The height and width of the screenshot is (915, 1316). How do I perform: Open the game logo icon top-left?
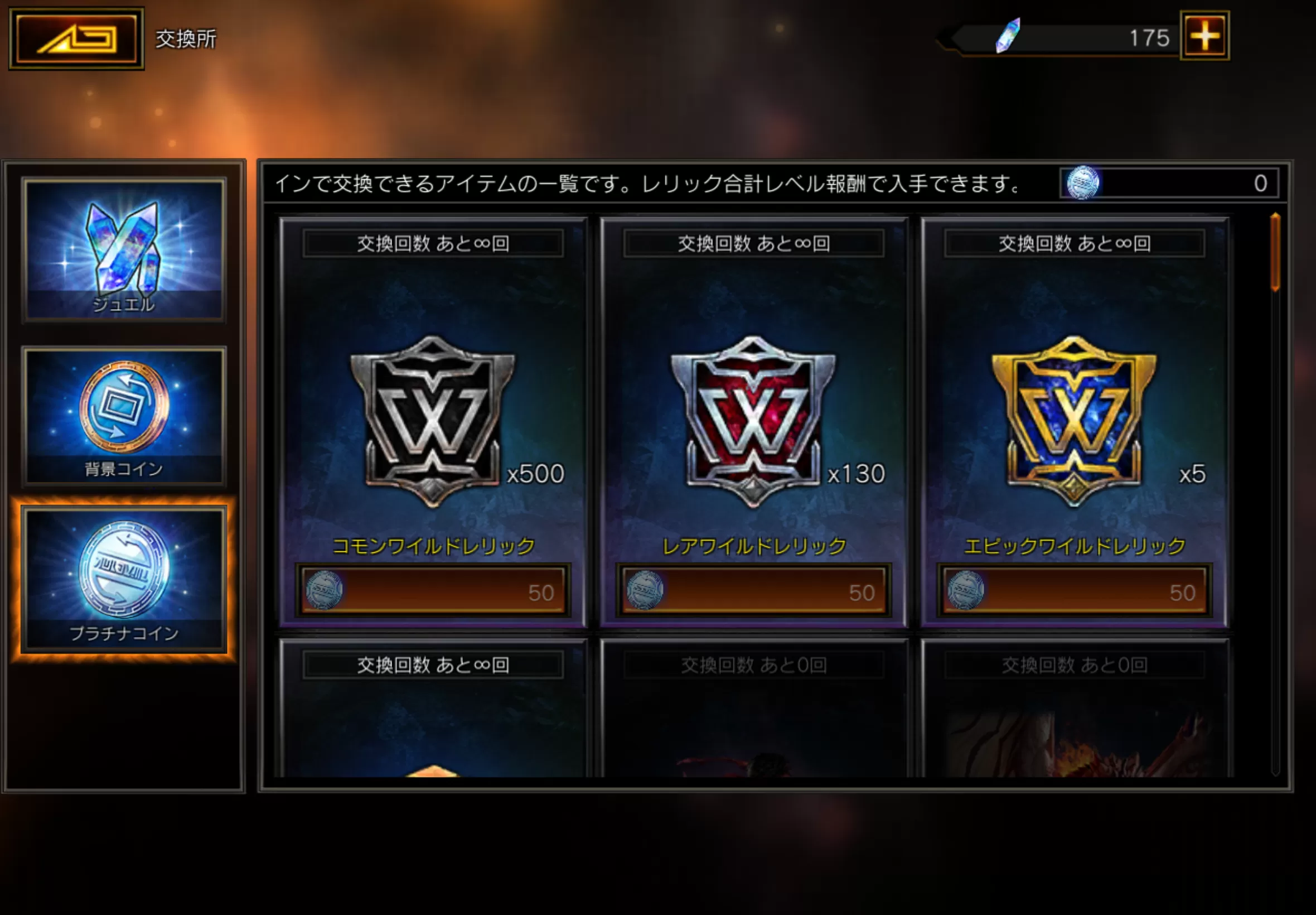click(76, 36)
